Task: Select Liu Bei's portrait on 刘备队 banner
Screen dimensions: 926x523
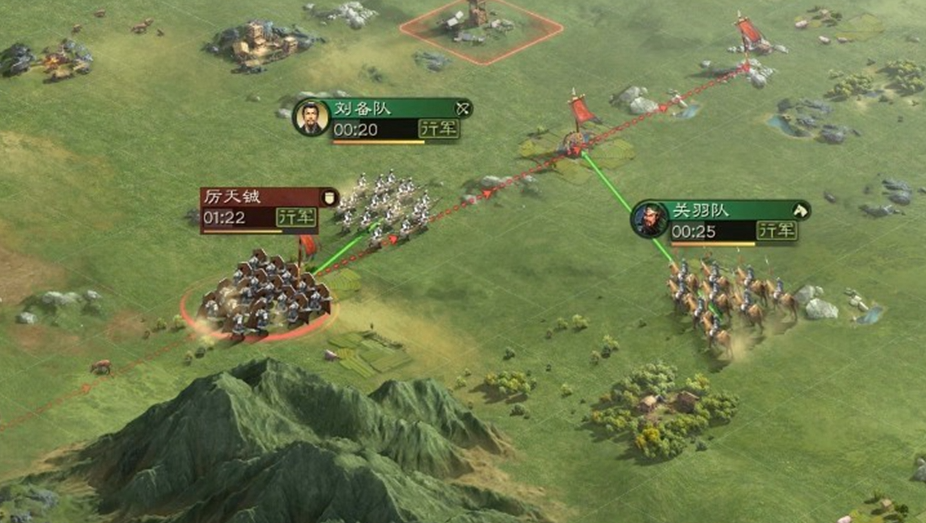Action: click(311, 118)
